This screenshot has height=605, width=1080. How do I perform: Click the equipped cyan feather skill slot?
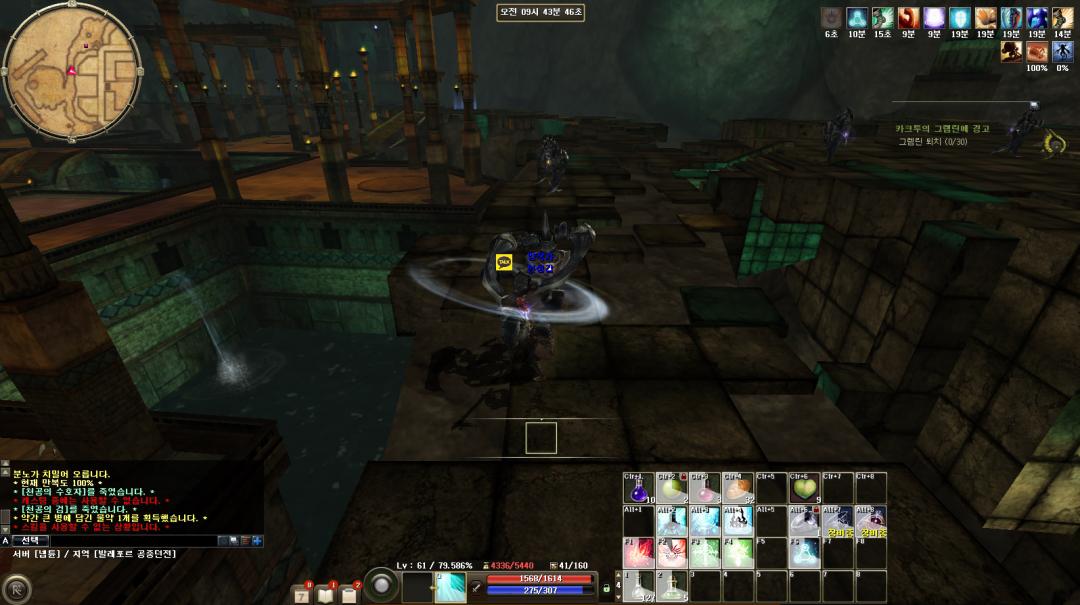click(450, 587)
